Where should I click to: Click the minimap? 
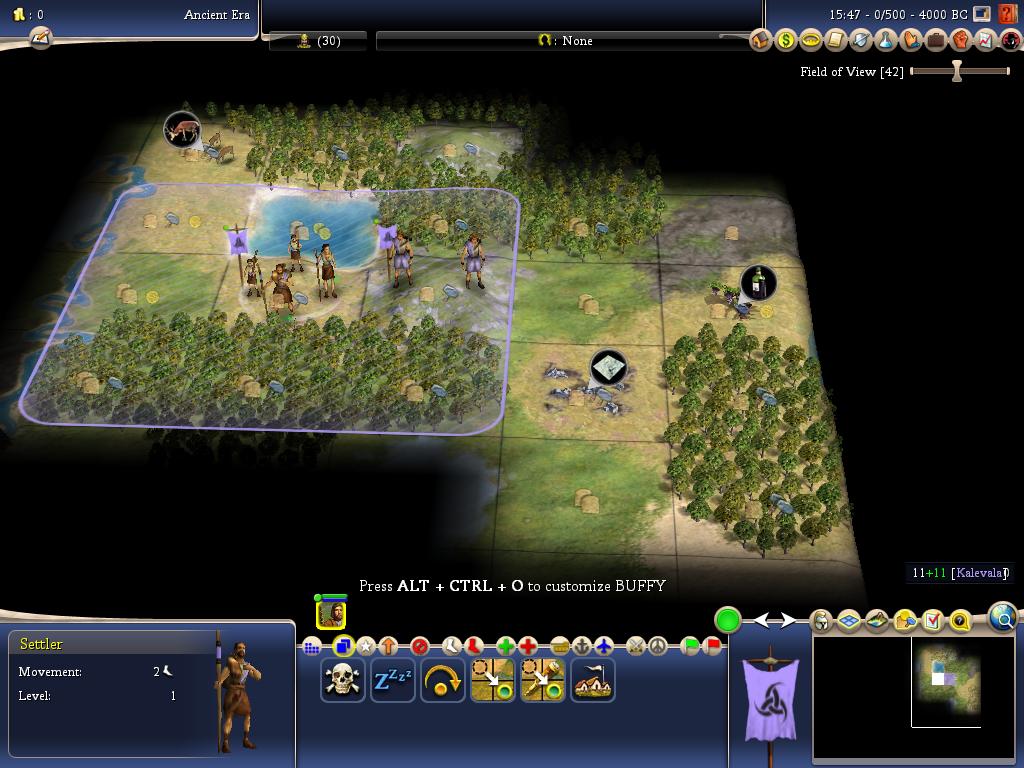pos(946,682)
